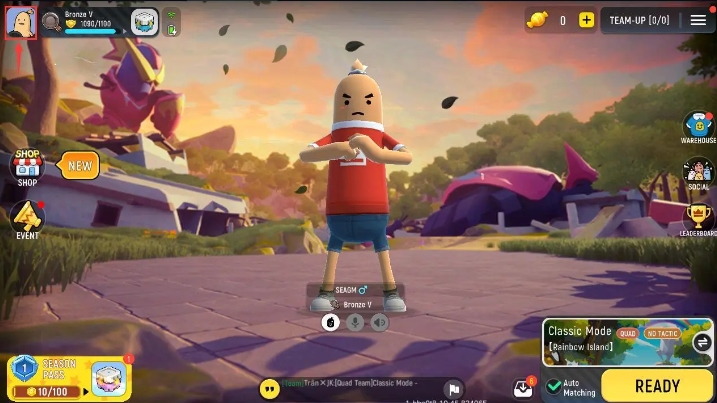Toggle the microphone under the character
Viewport: 717px width, 403px height.
coord(354,322)
